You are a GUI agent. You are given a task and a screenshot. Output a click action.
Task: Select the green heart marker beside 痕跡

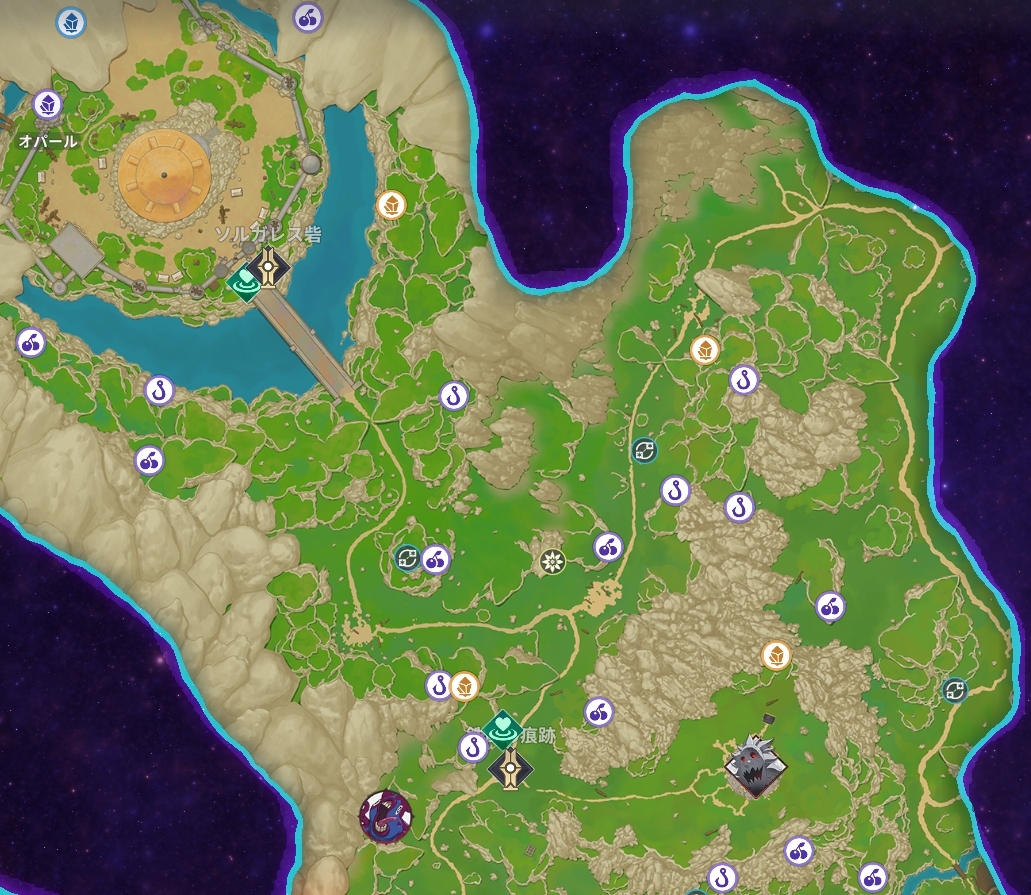coord(503,726)
